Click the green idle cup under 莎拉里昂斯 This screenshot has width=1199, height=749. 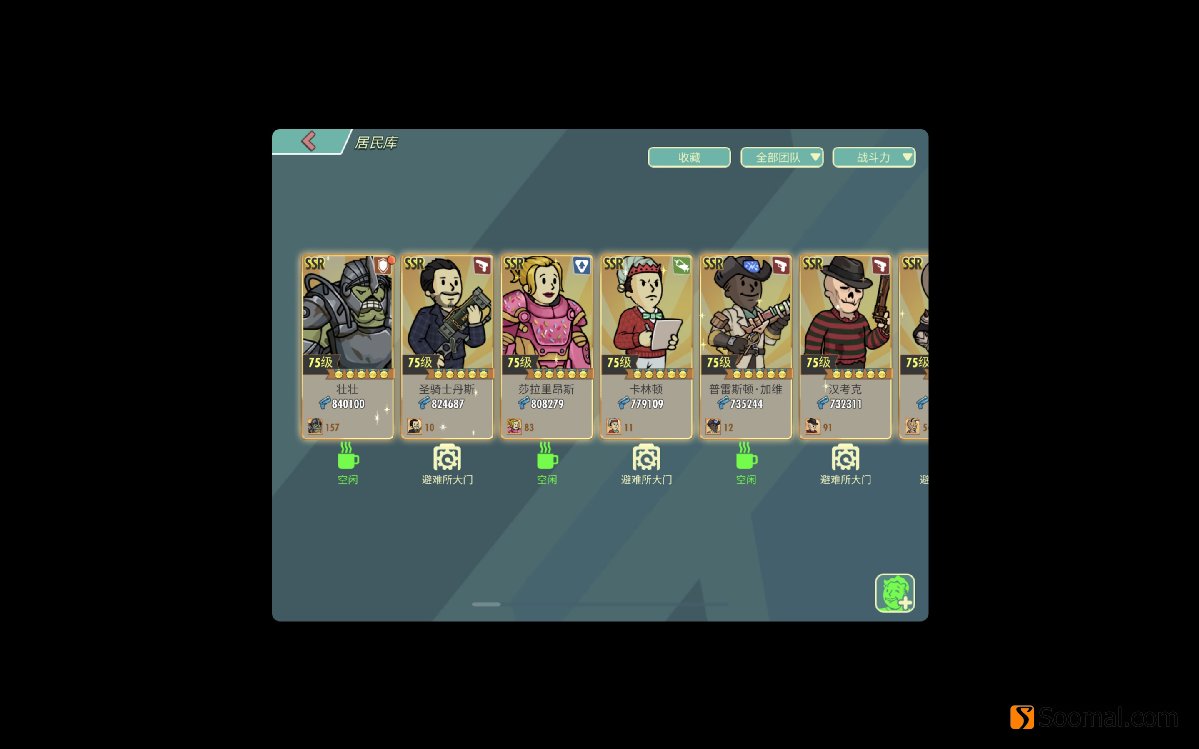[x=547, y=459]
